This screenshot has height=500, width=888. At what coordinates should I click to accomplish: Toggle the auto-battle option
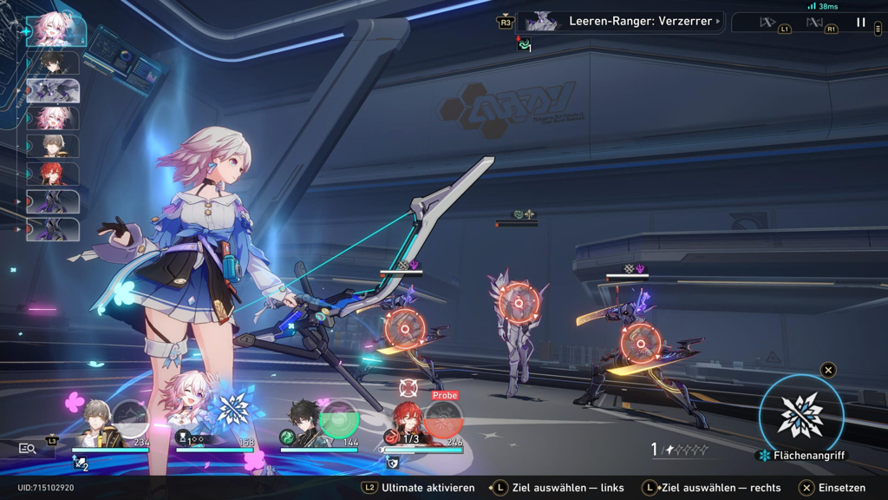click(x=815, y=22)
